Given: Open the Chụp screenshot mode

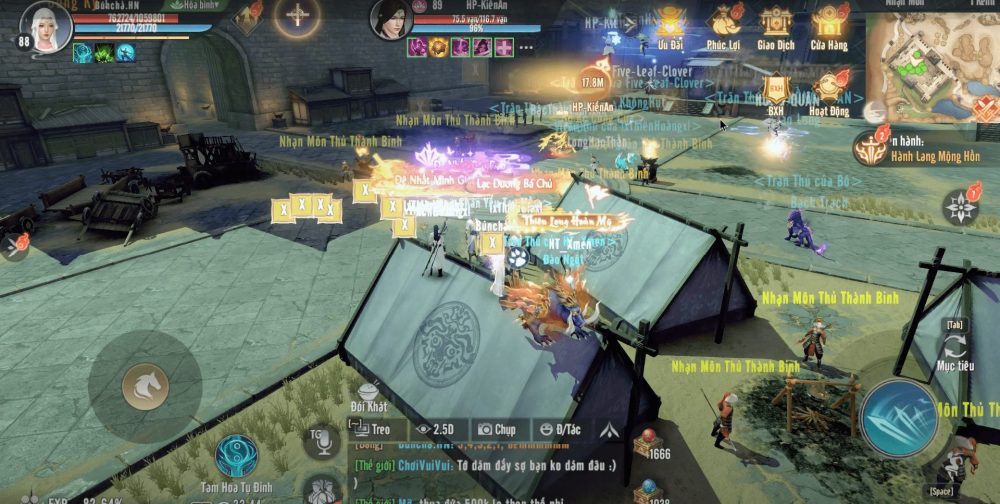Looking at the screenshot, I should coord(497,429).
